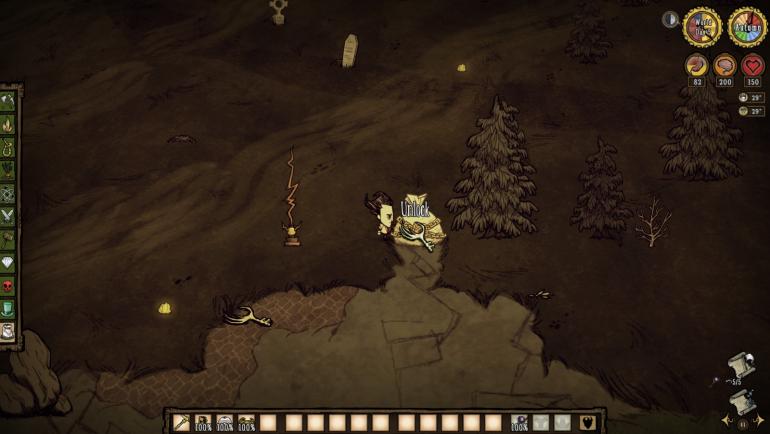Switch to the Dress tab with green top hat
The image size is (770, 434).
pos(9,309)
